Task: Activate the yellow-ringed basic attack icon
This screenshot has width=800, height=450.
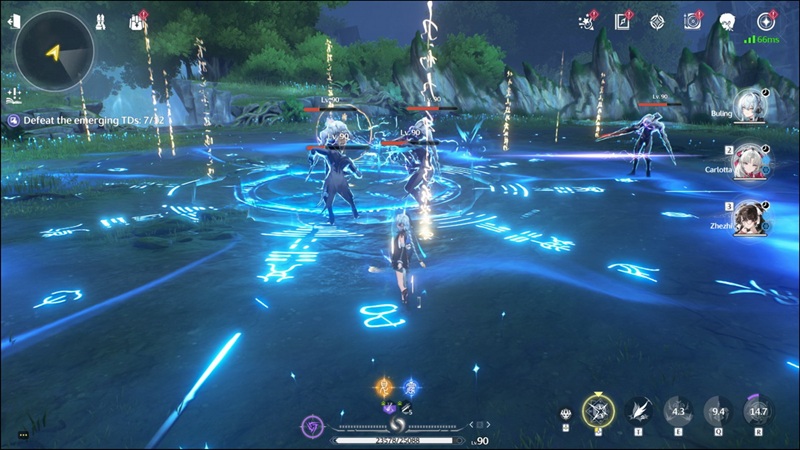Action: tap(598, 410)
